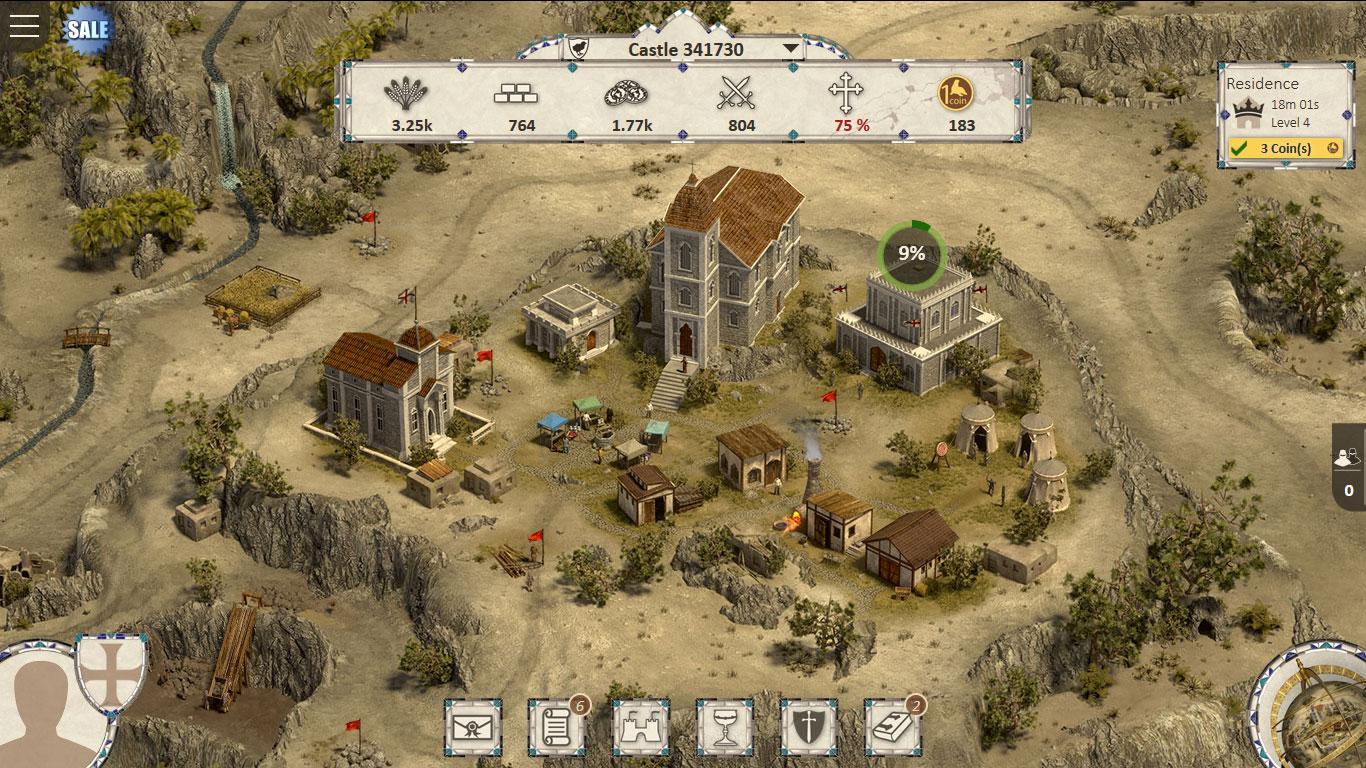
Task: Click the shield crest beside Castle 341730
Action: coord(578,48)
